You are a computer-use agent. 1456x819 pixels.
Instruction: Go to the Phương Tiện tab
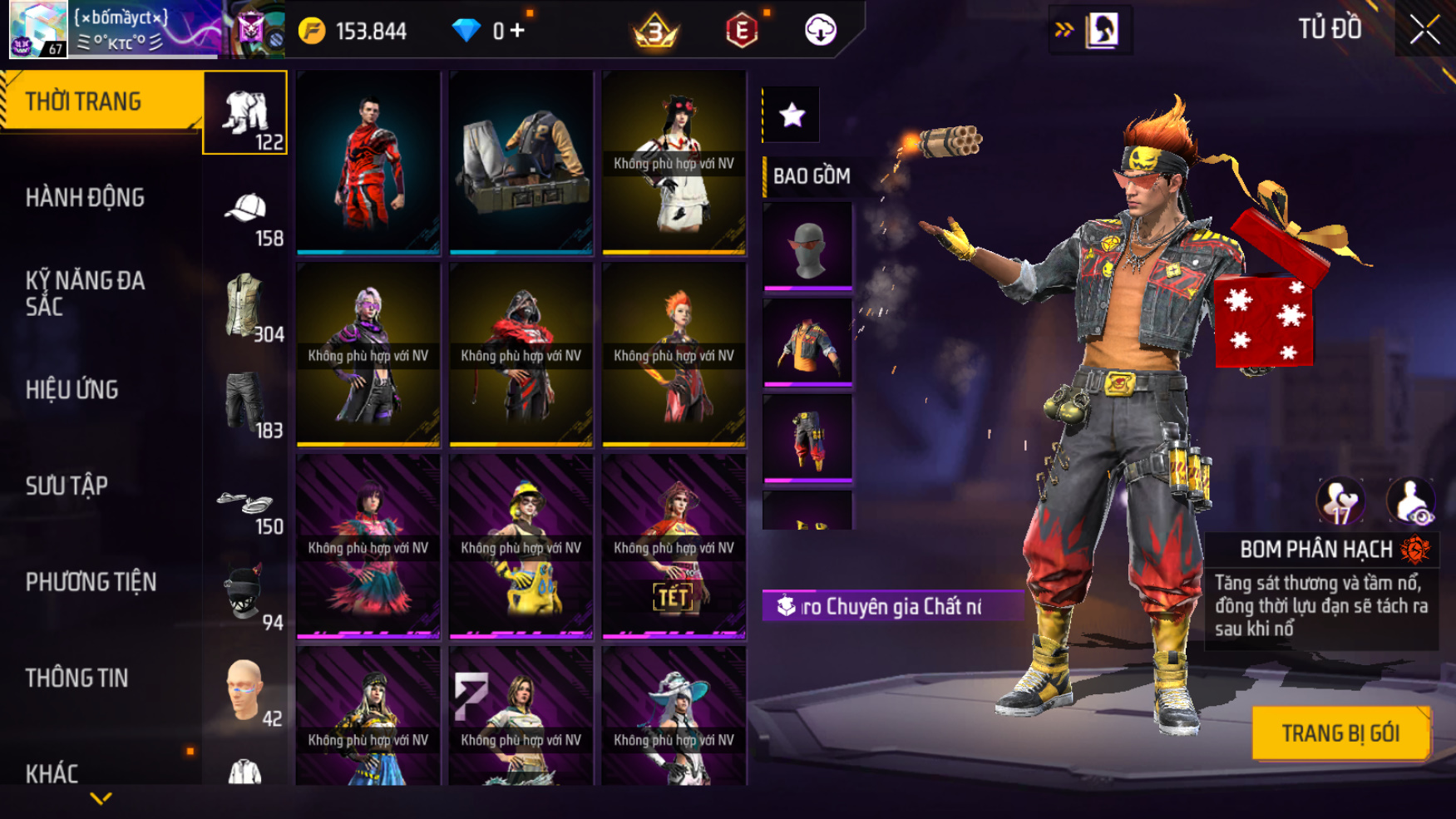pos(91,582)
